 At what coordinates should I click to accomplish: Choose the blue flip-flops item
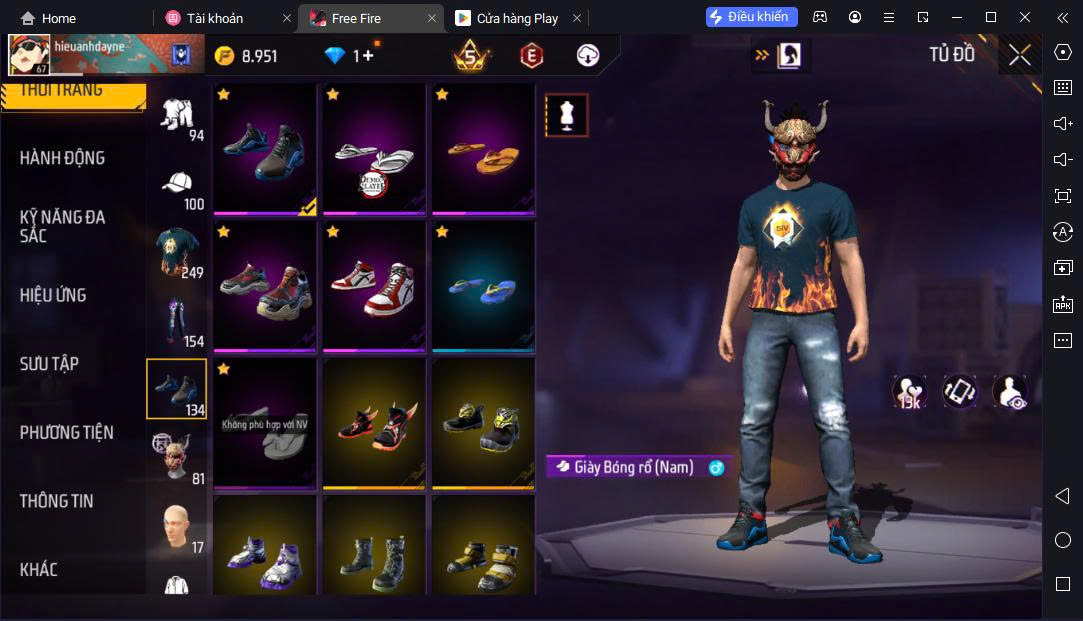(x=482, y=288)
